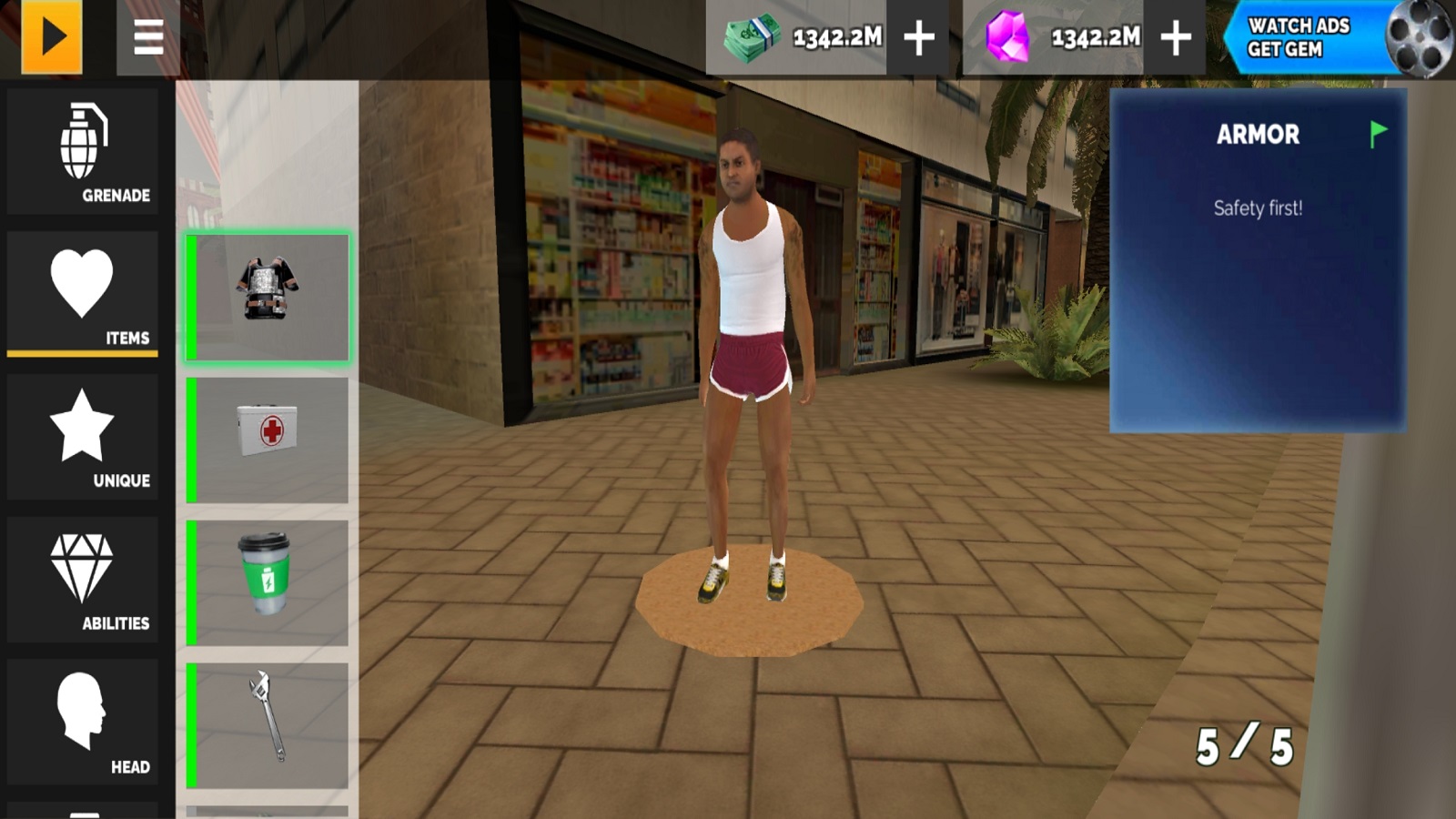Image resolution: width=1456 pixels, height=819 pixels.
Task: Pick the first aid kit item
Action: pos(268,440)
